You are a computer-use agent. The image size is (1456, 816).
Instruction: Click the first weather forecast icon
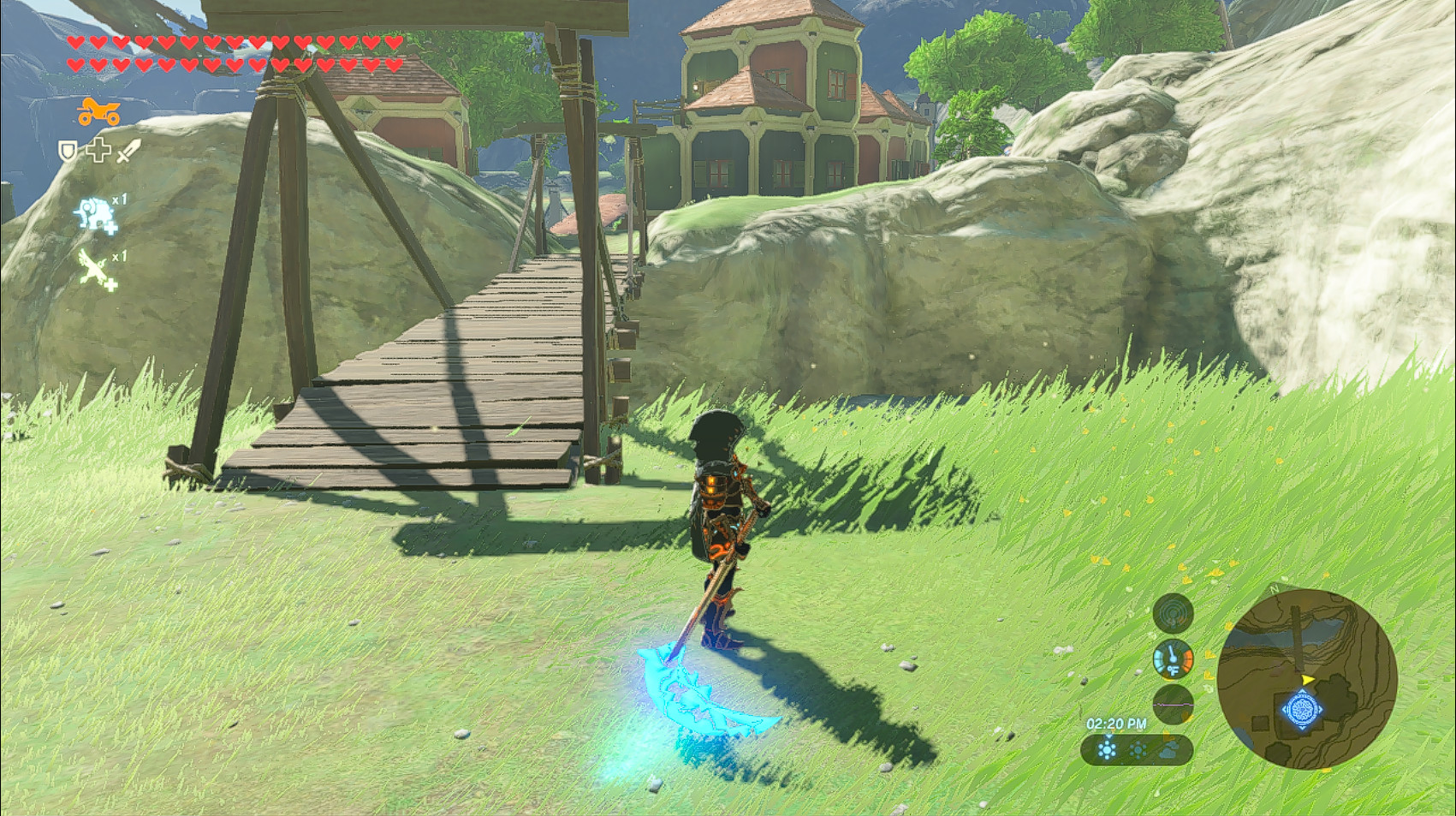(1108, 748)
